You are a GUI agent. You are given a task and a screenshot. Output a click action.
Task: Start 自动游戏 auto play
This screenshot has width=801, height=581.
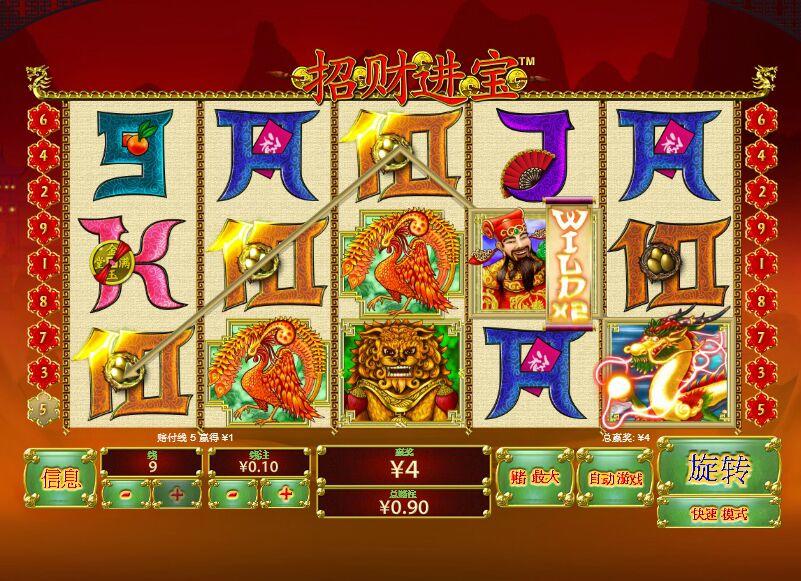(614, 478)
